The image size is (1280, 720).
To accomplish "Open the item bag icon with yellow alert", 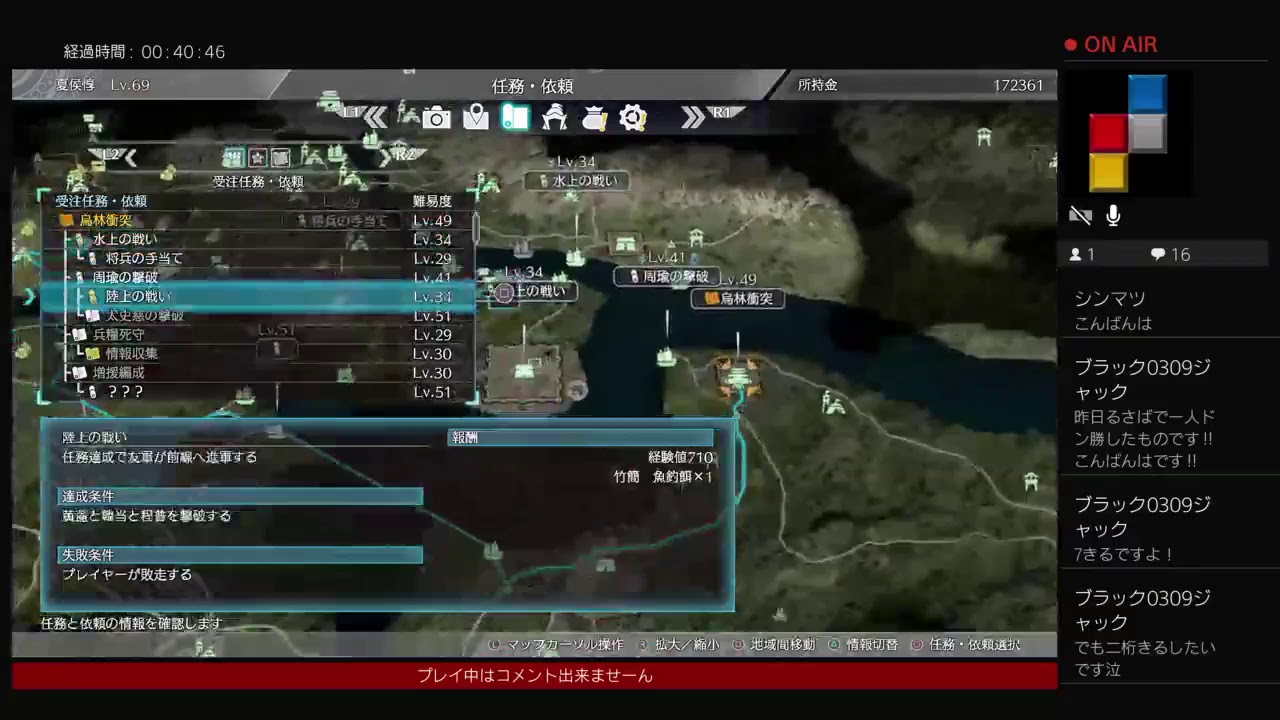I will pos(594,118).
